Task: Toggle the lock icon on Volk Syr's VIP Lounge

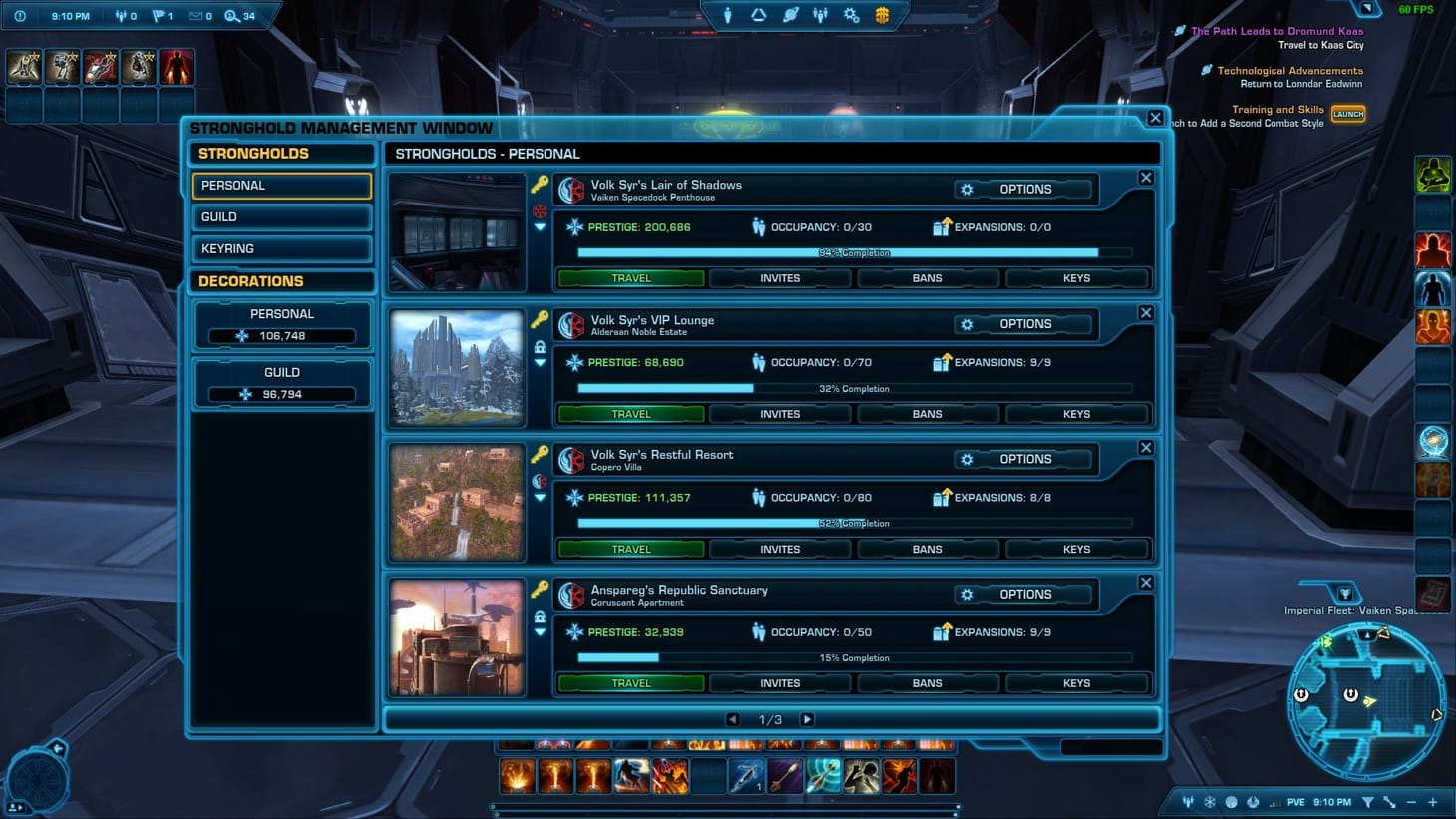Action: click(x=540, y=348)
